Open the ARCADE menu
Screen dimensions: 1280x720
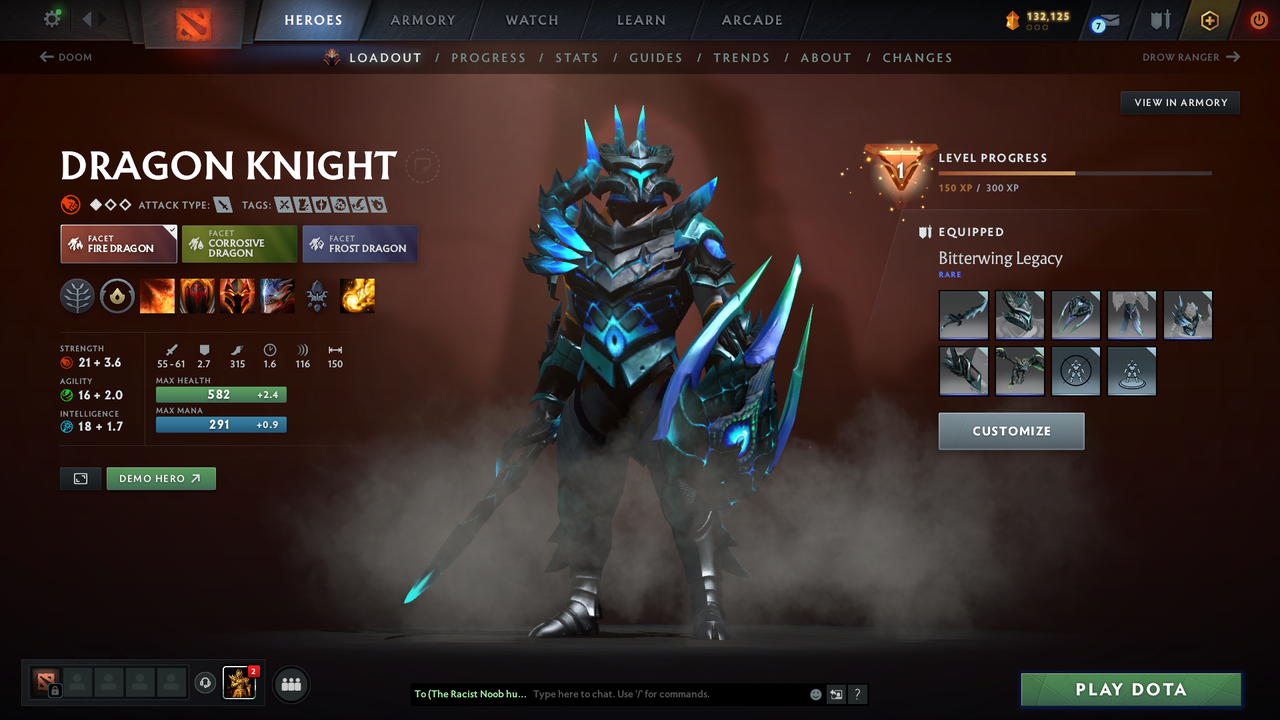[751, 20]
